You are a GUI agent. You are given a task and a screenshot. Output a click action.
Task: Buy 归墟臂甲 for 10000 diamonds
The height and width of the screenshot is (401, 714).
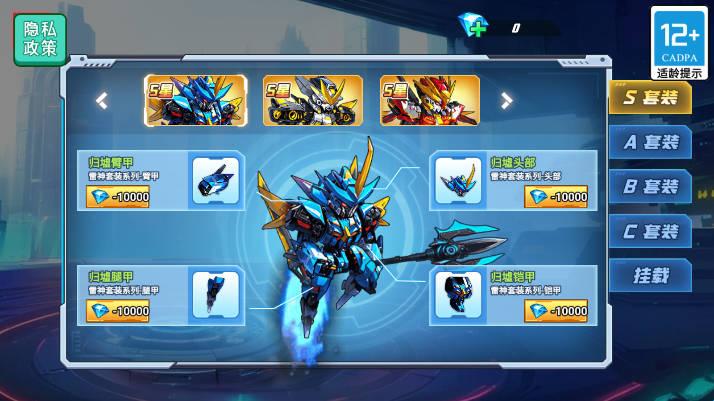(119, 197)
